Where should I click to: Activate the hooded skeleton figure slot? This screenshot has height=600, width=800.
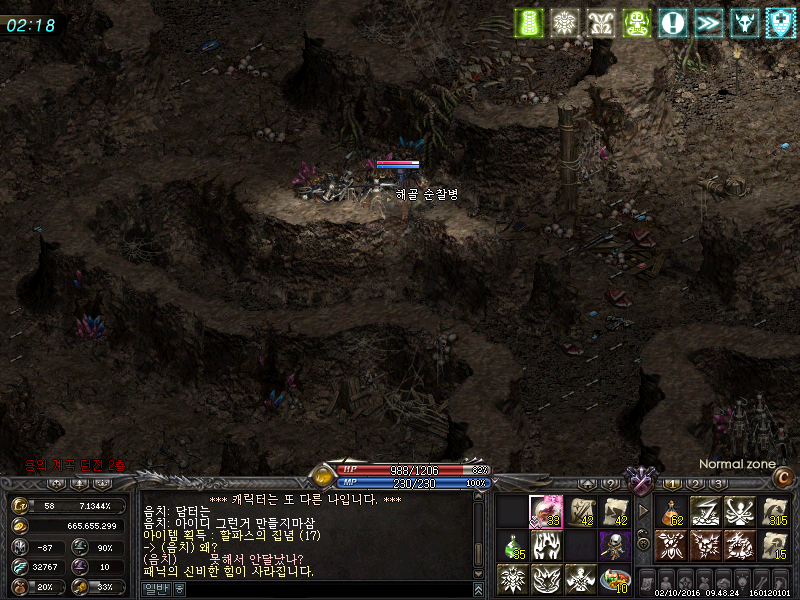tap(614, 545)
